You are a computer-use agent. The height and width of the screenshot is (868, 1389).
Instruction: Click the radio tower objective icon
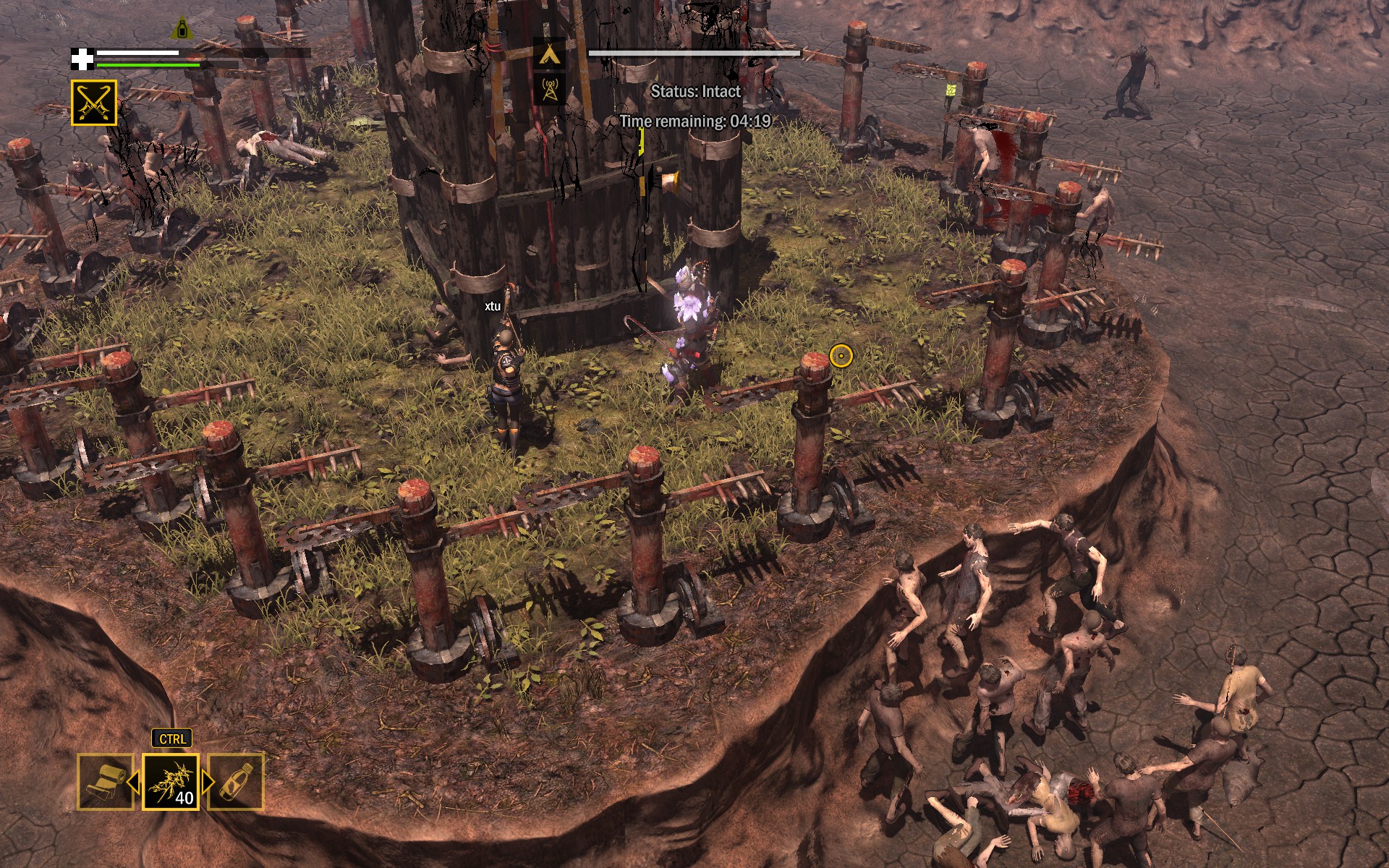[x=549, y=90]
